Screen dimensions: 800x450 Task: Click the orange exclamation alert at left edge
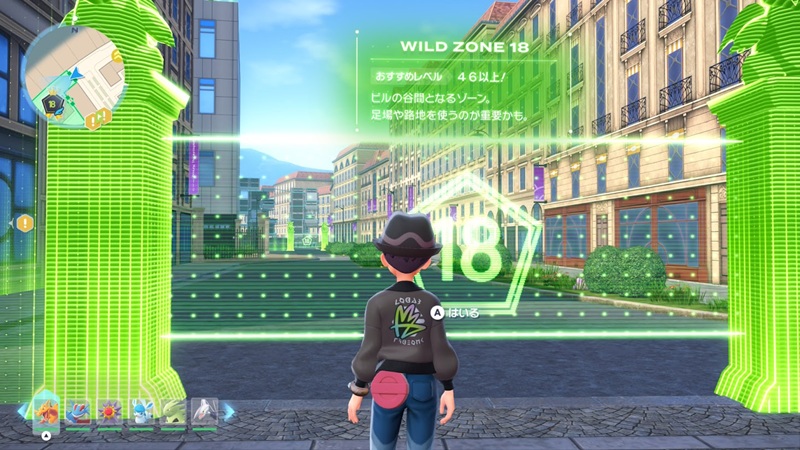24,222
